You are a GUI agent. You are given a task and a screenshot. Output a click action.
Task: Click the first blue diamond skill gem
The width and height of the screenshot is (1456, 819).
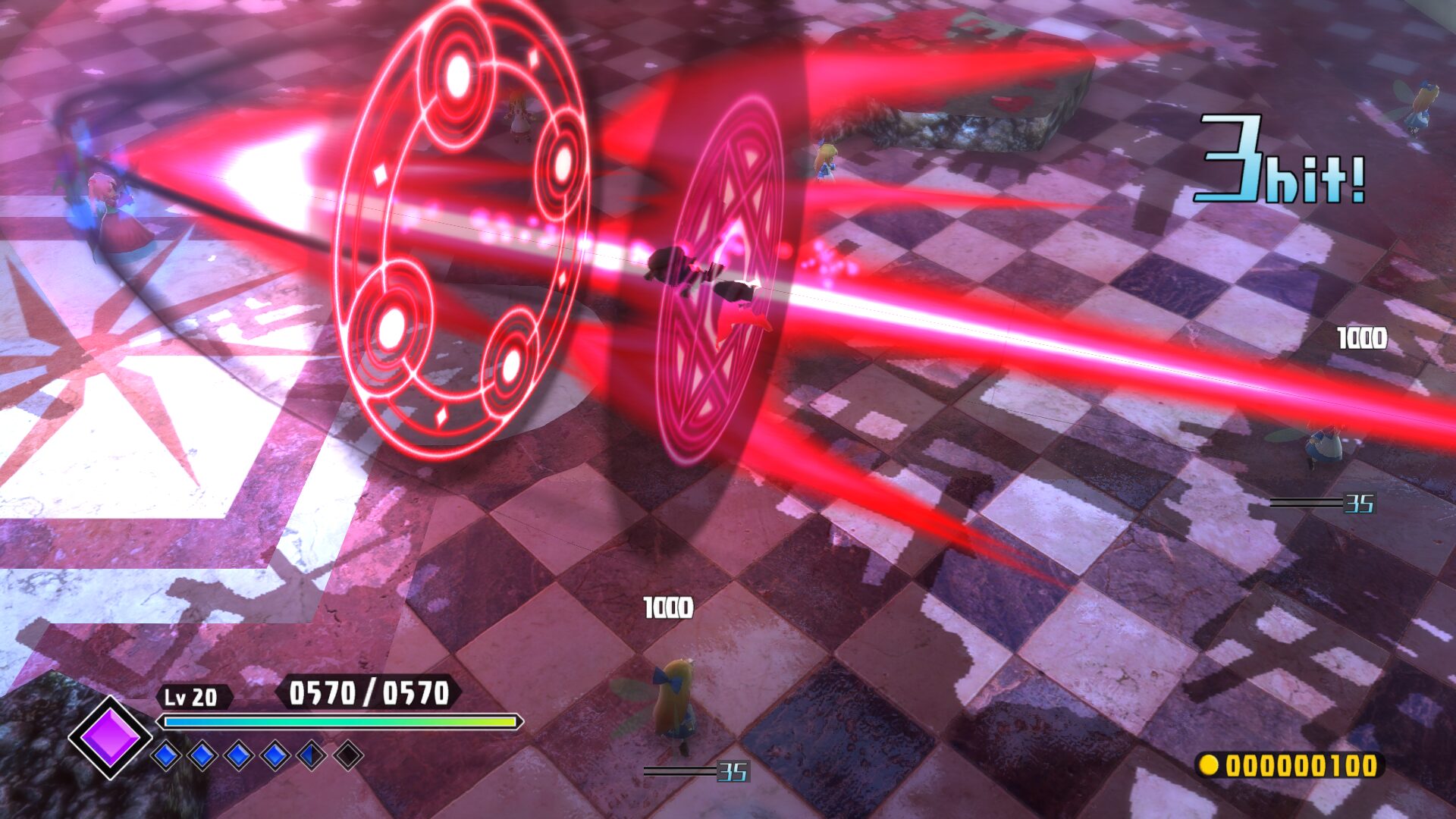click(166, 755)
